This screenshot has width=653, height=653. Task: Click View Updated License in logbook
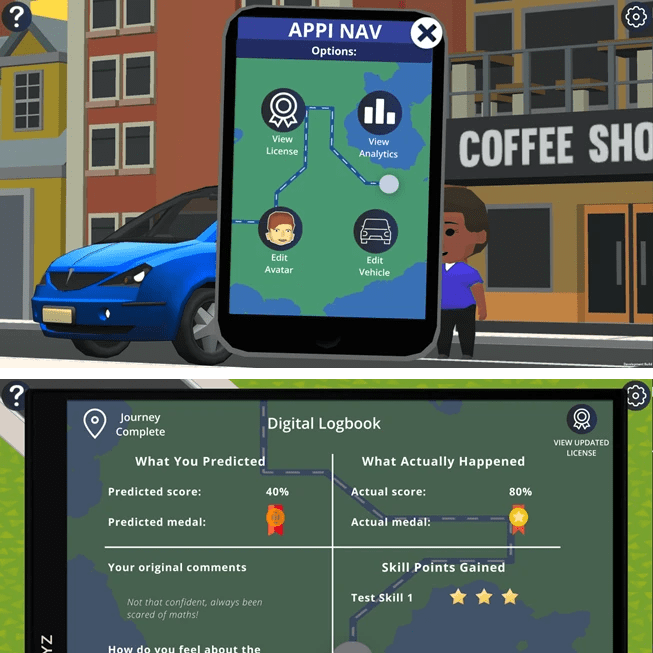[581, 419]
